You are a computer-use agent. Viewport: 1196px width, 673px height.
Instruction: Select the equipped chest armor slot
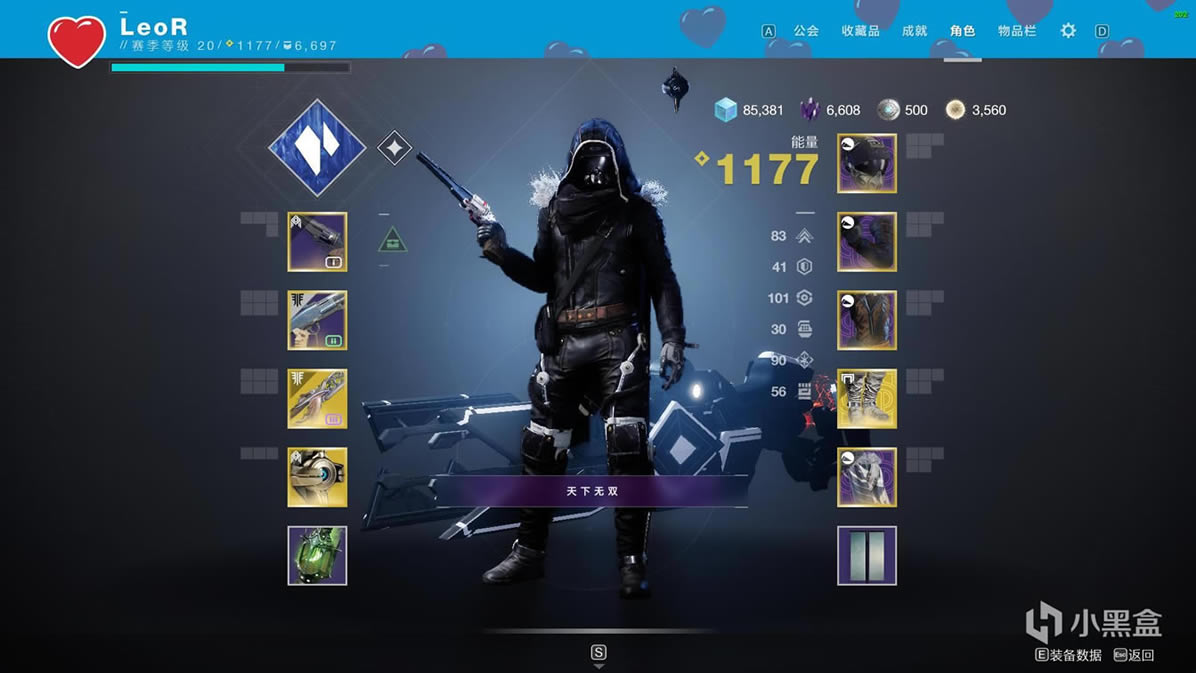(x=866, y=320)
